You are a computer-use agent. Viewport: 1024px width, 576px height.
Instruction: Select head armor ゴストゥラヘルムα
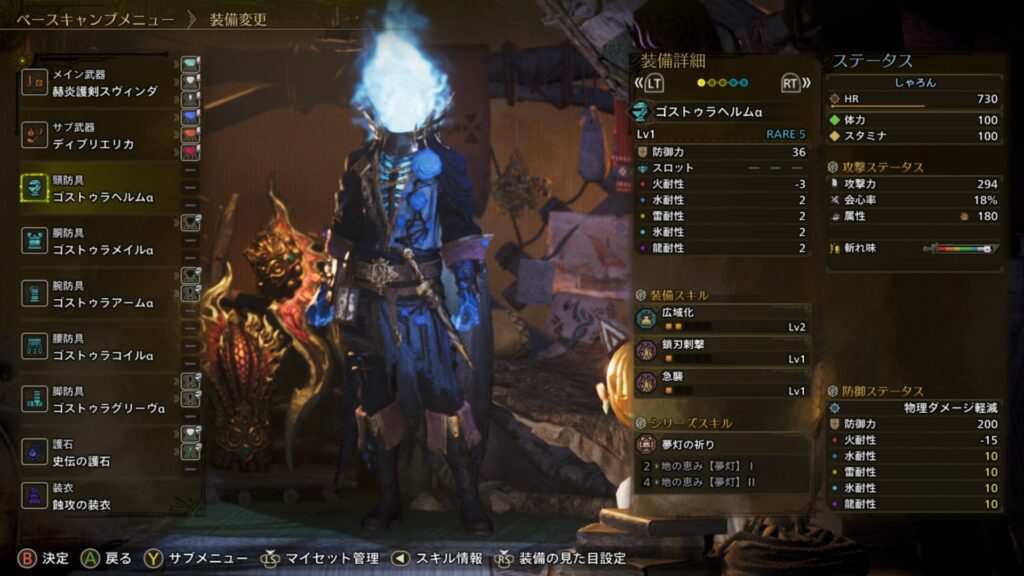coord(100,189)
